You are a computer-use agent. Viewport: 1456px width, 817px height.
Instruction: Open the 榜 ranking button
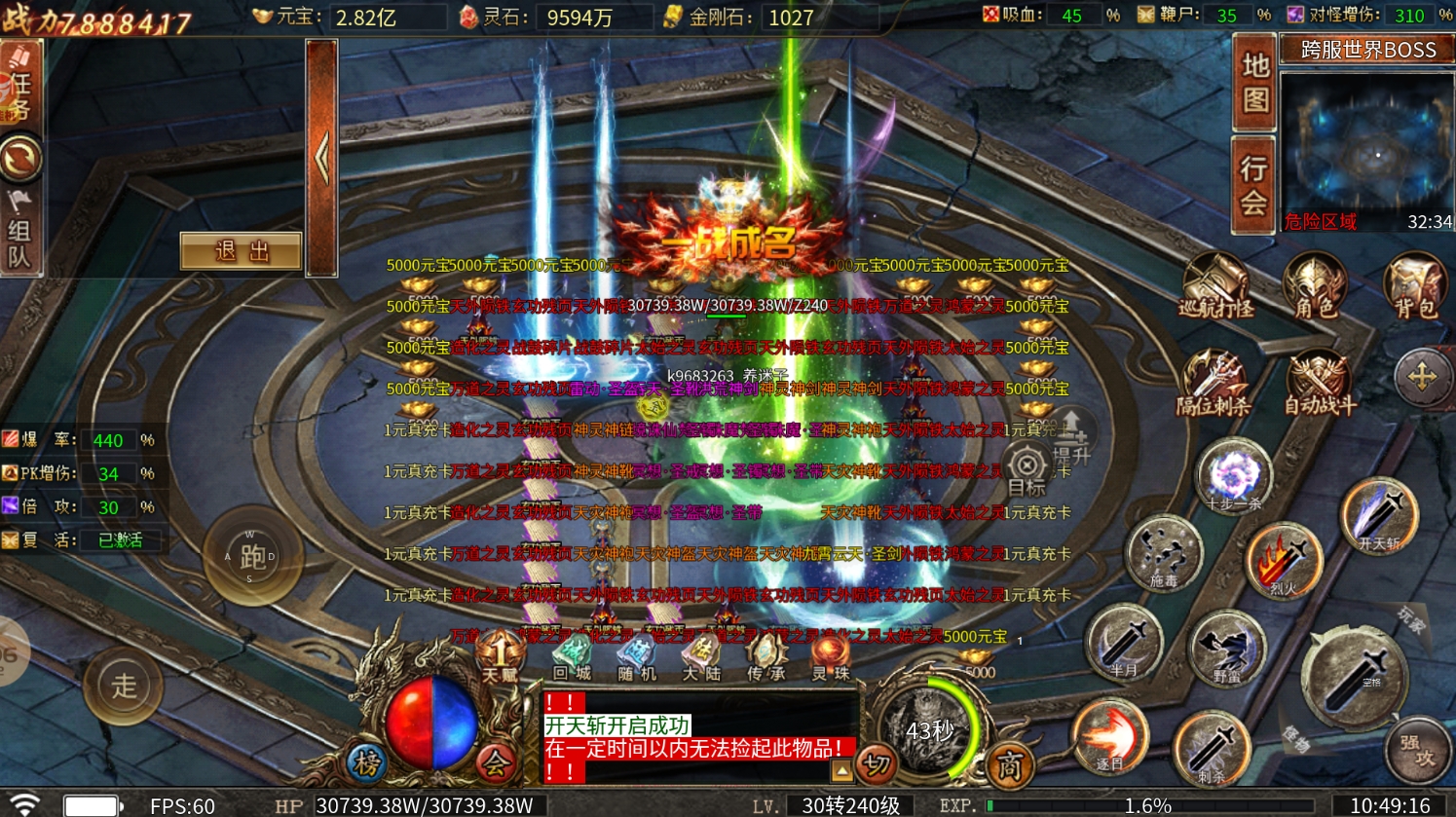(x=367, y=764)
